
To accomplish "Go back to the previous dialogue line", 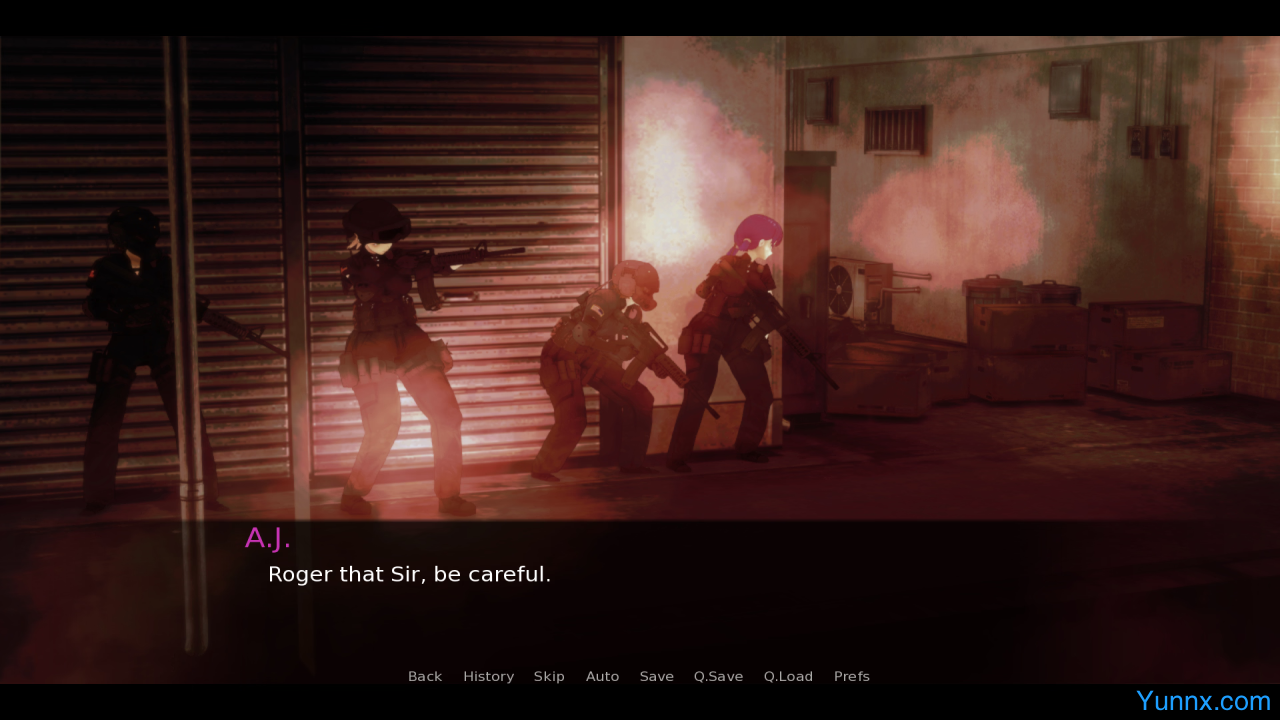I will click(425, 677).
